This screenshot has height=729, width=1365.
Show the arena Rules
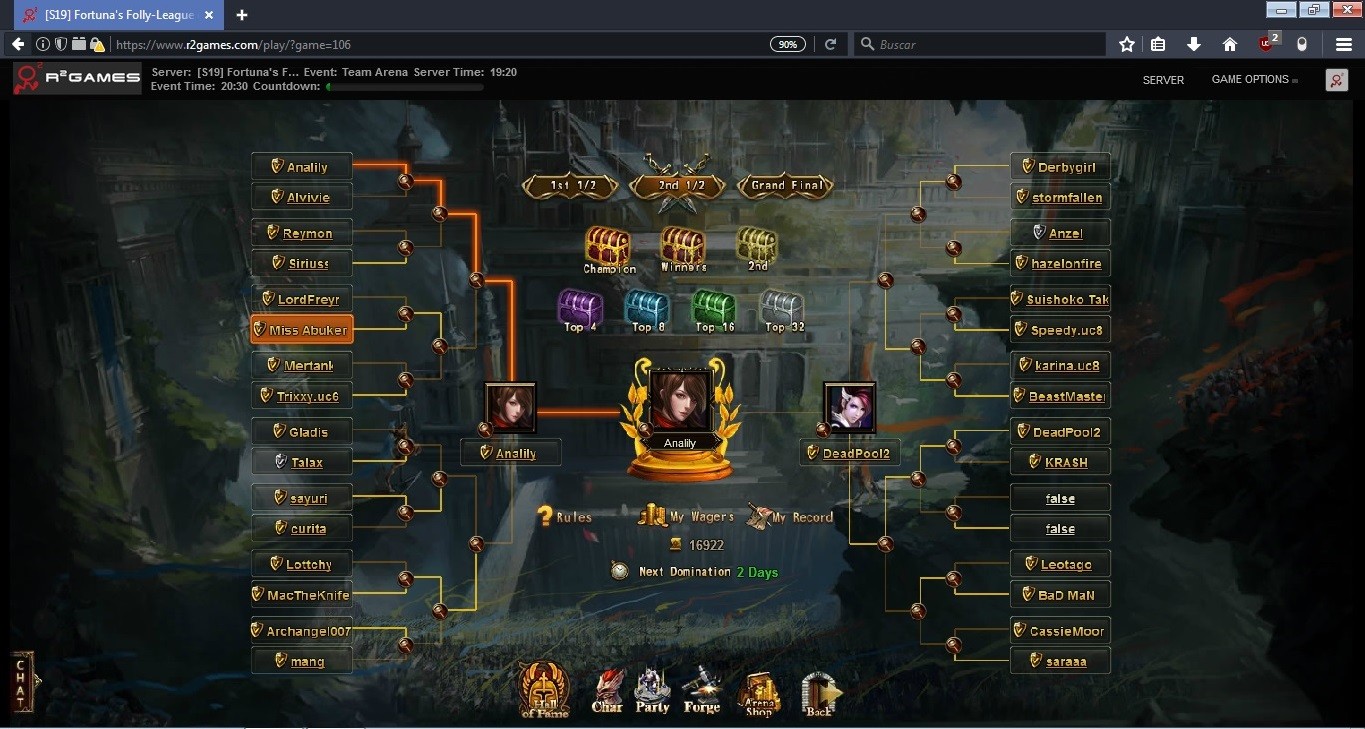(565, 517)
